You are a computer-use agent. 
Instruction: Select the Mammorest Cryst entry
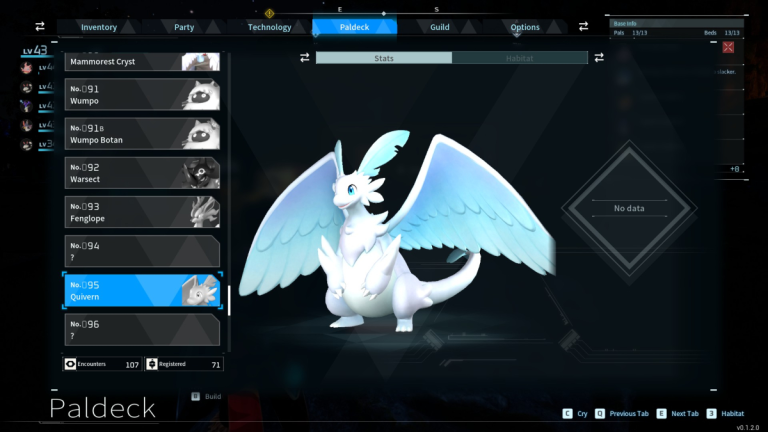[142, 61]
